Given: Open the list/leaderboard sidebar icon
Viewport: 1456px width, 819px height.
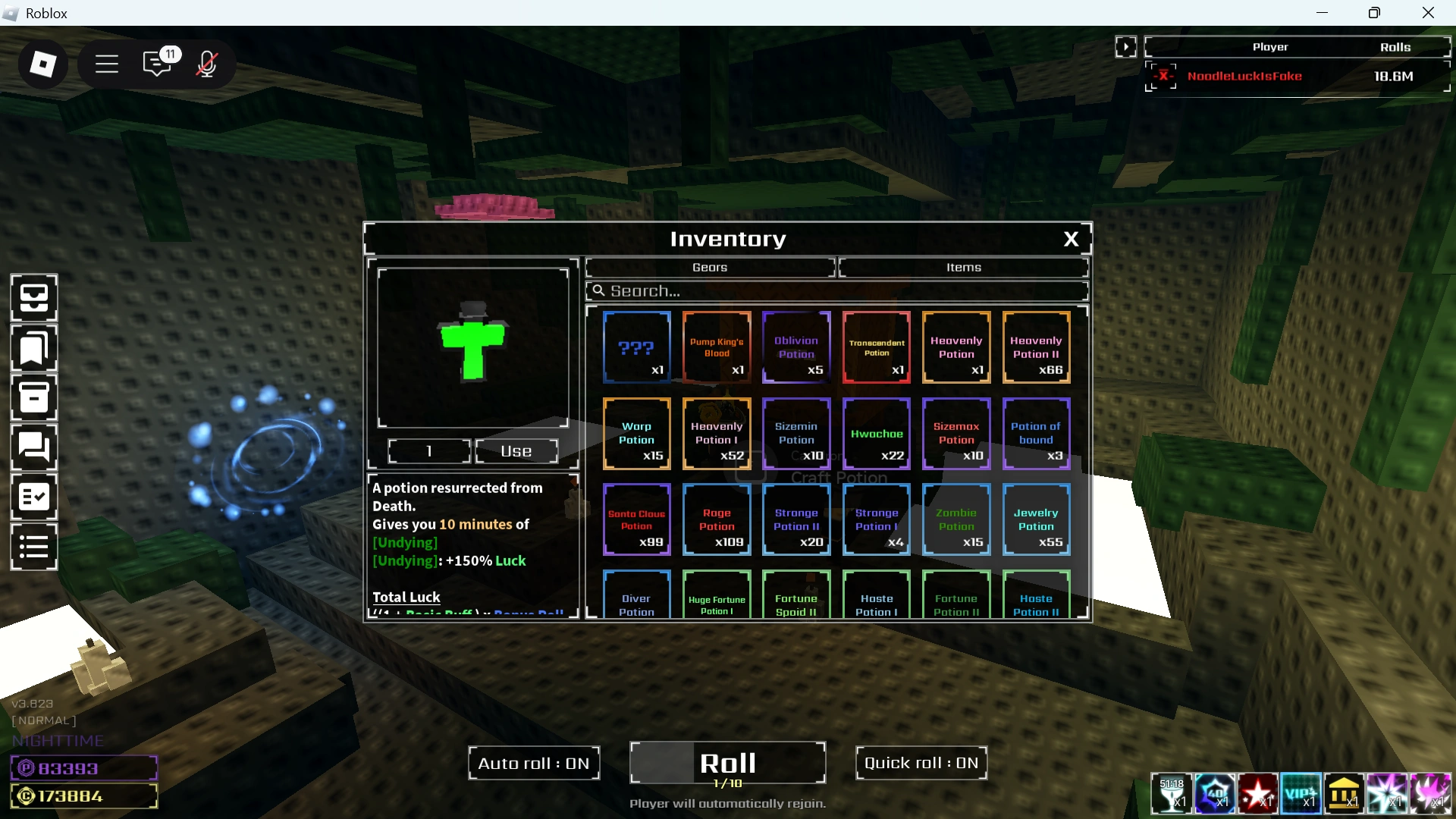Looking at the screenshot, I should coord(33,547).
